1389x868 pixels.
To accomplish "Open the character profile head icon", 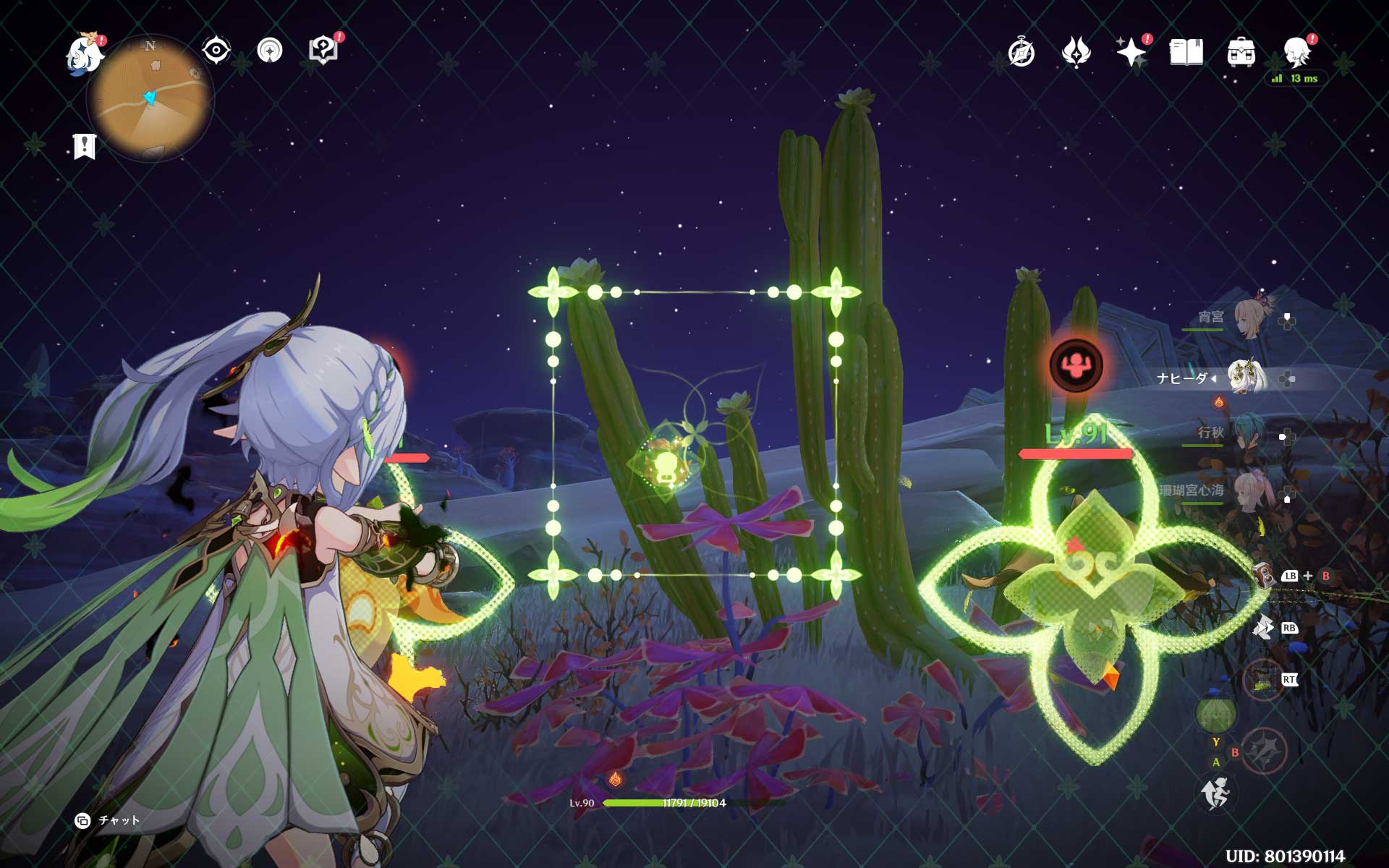I will (1296, 51).
